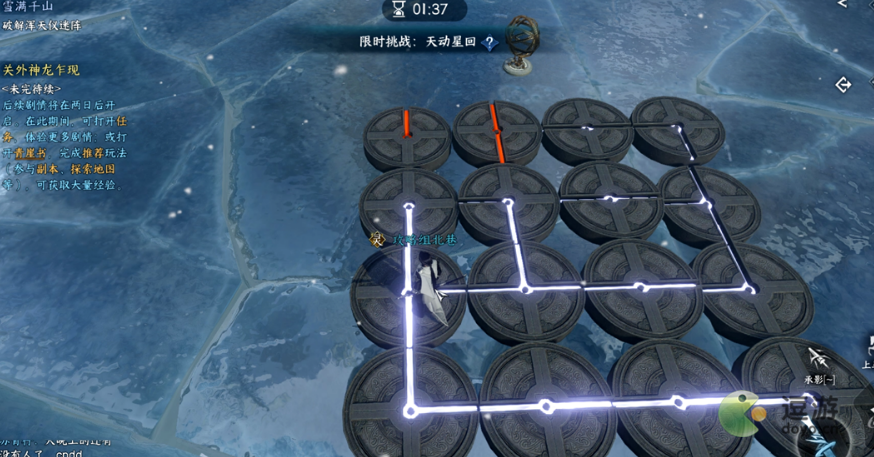Open the 关外神龙乍现 quest entry
874x457 pixels.
coord(41,71)
